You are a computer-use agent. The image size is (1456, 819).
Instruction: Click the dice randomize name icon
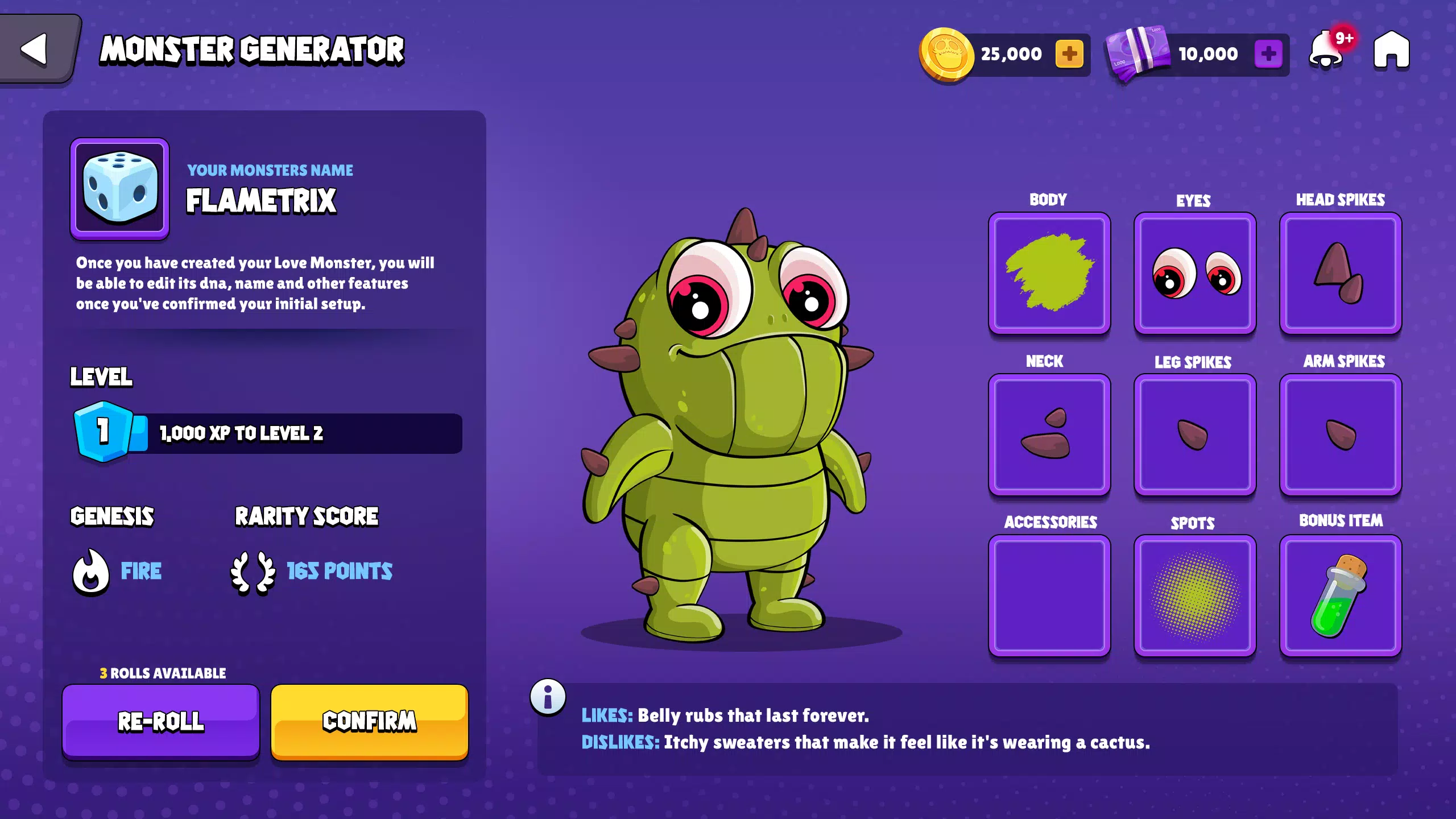point(119,188)
